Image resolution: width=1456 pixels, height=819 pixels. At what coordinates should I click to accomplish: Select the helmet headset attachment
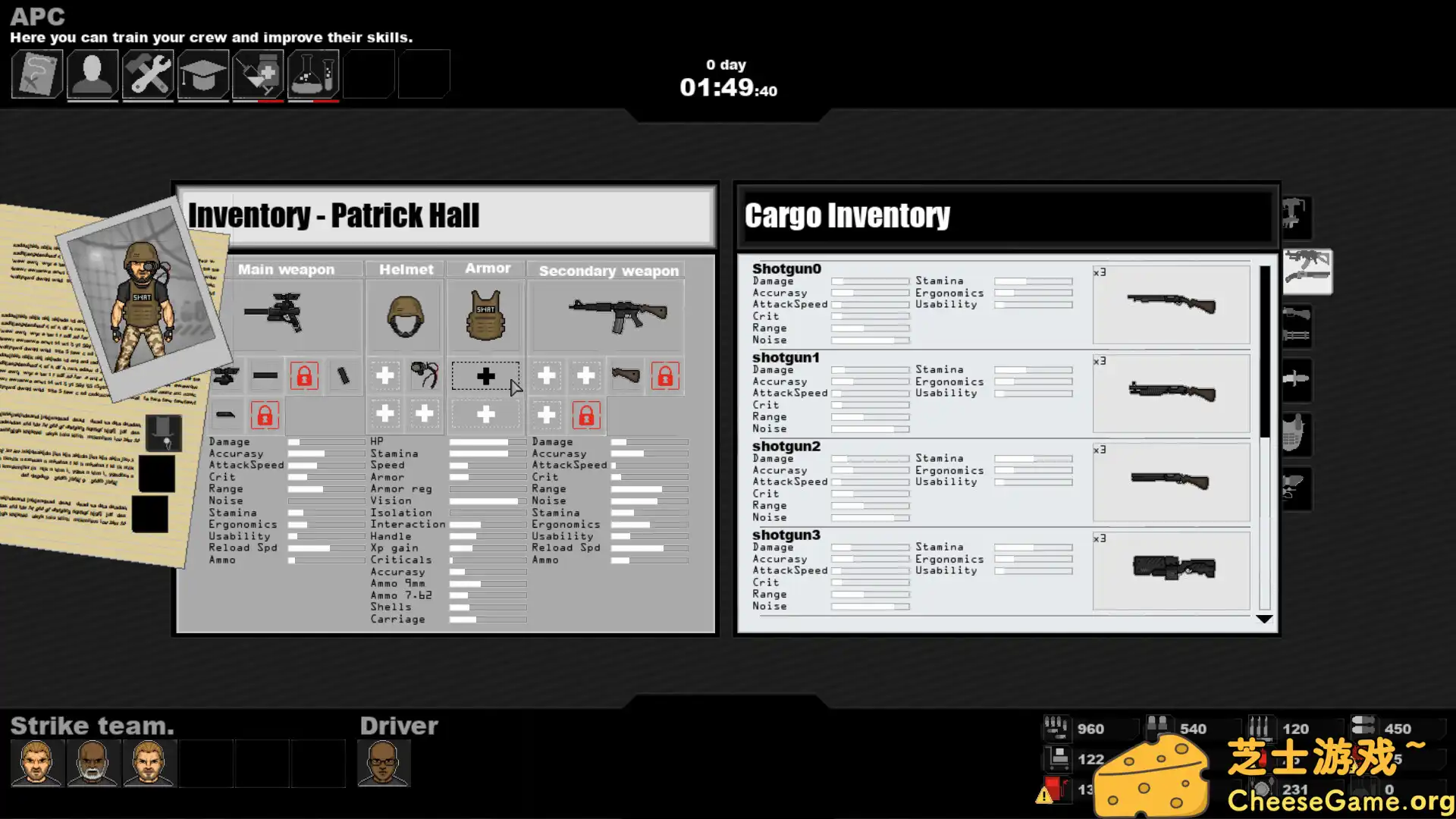(425, 375)
